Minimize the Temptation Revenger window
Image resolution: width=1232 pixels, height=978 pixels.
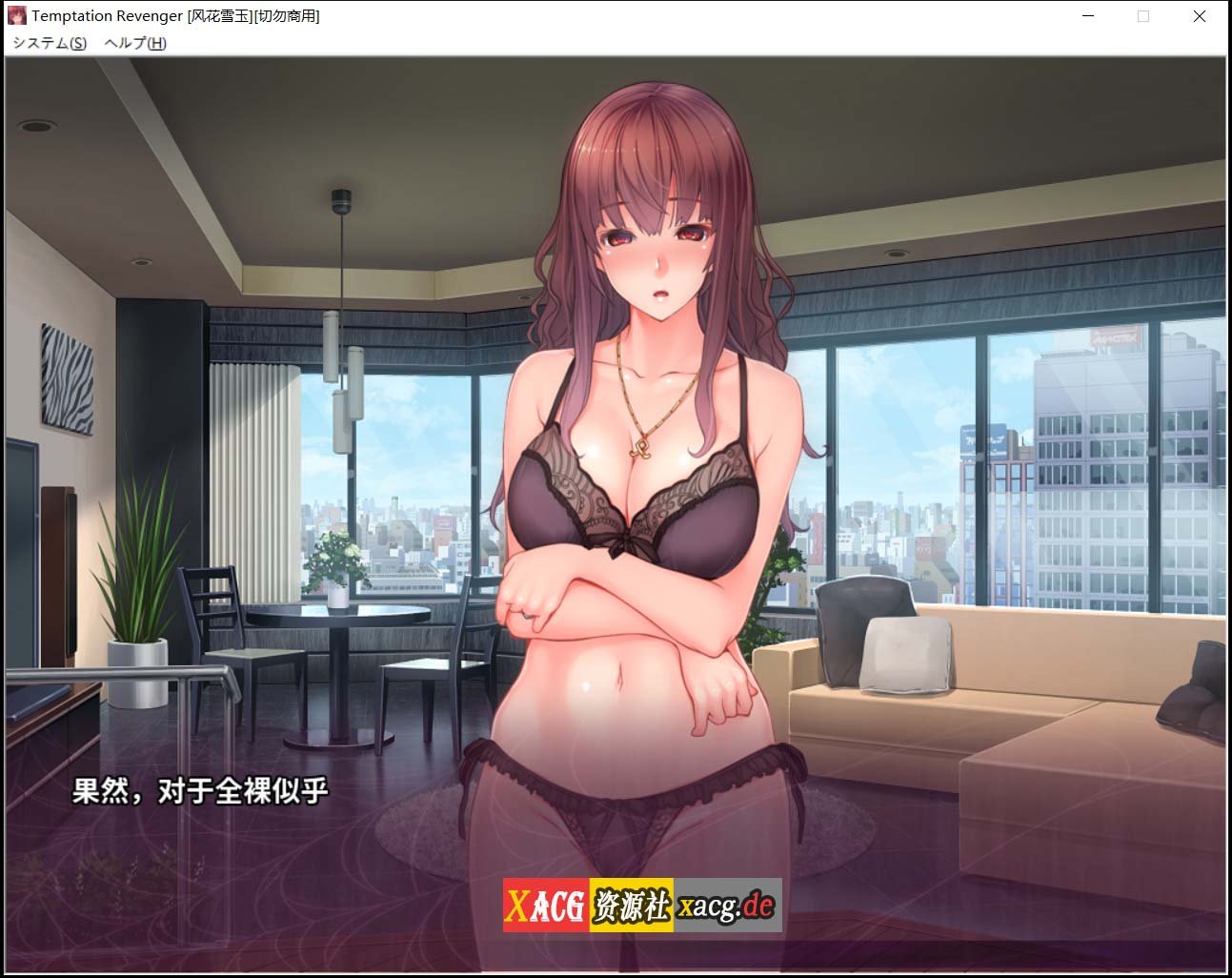click(x=1087, y=16)
